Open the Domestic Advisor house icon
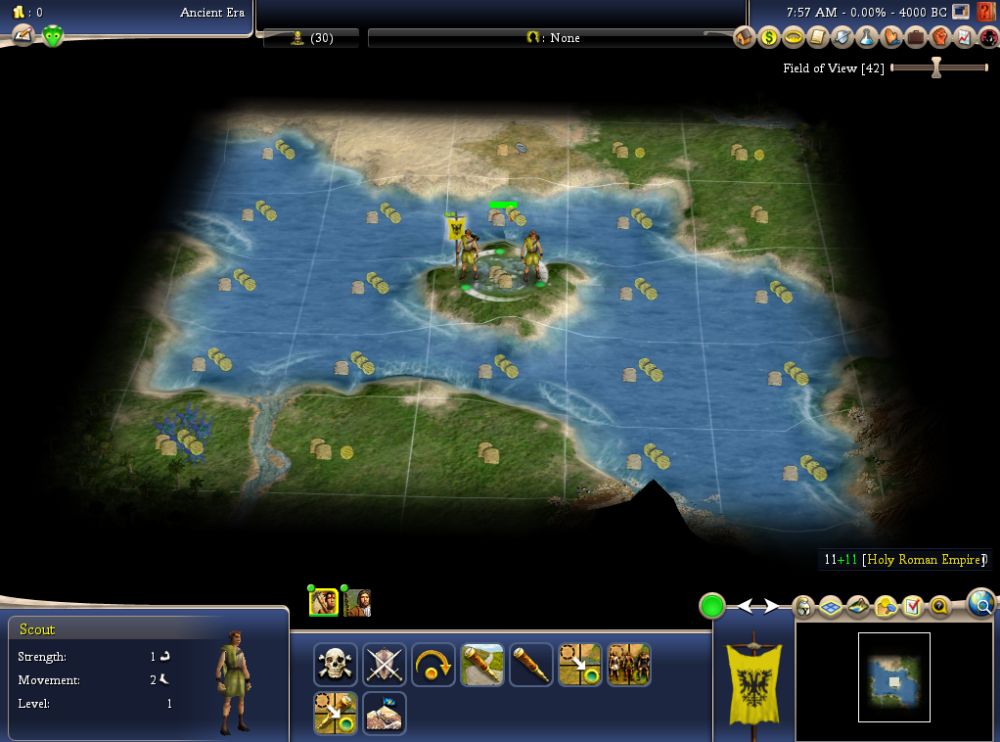 744,38
